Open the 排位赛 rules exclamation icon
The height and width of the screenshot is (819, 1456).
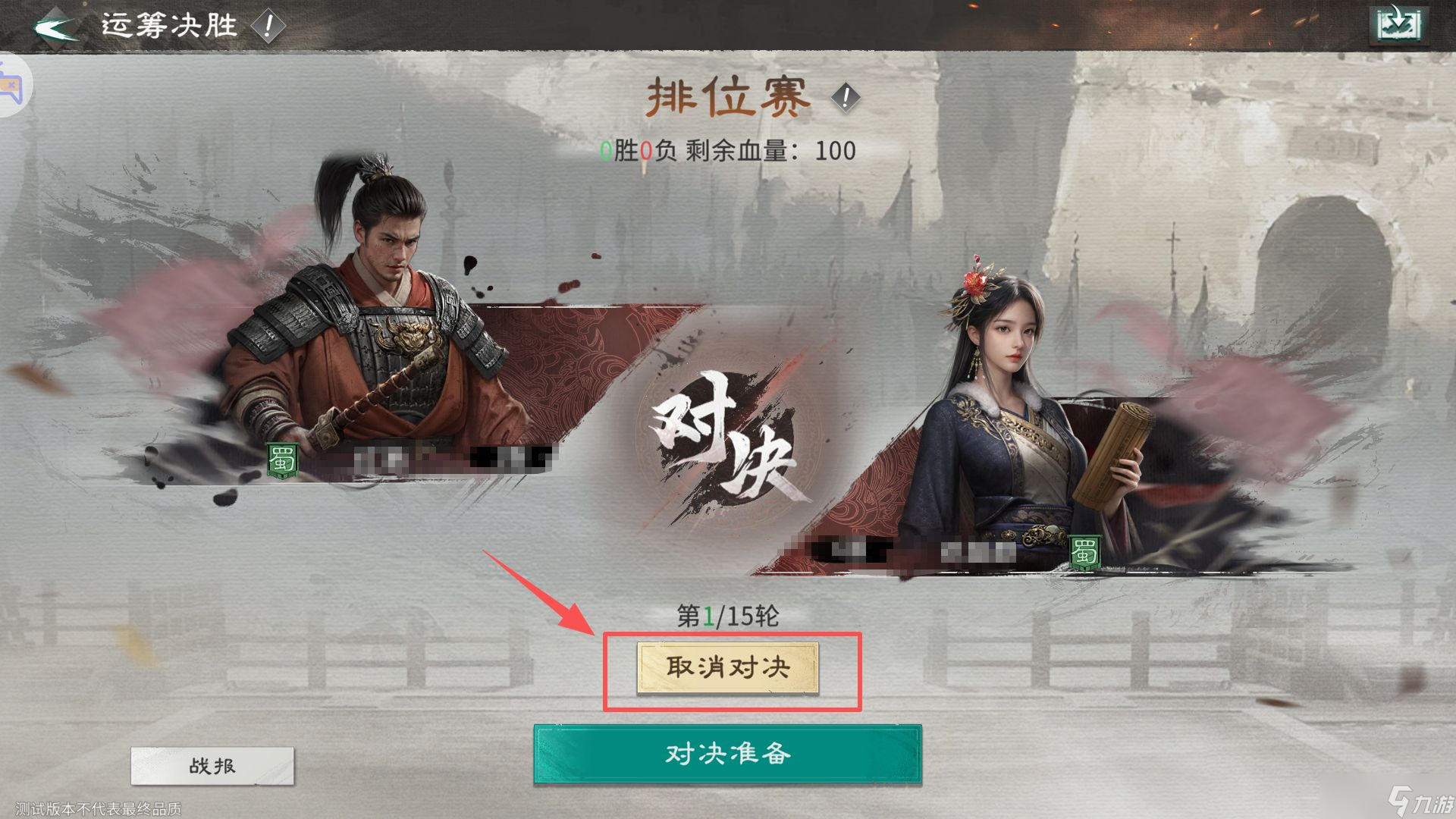[844, 97]
